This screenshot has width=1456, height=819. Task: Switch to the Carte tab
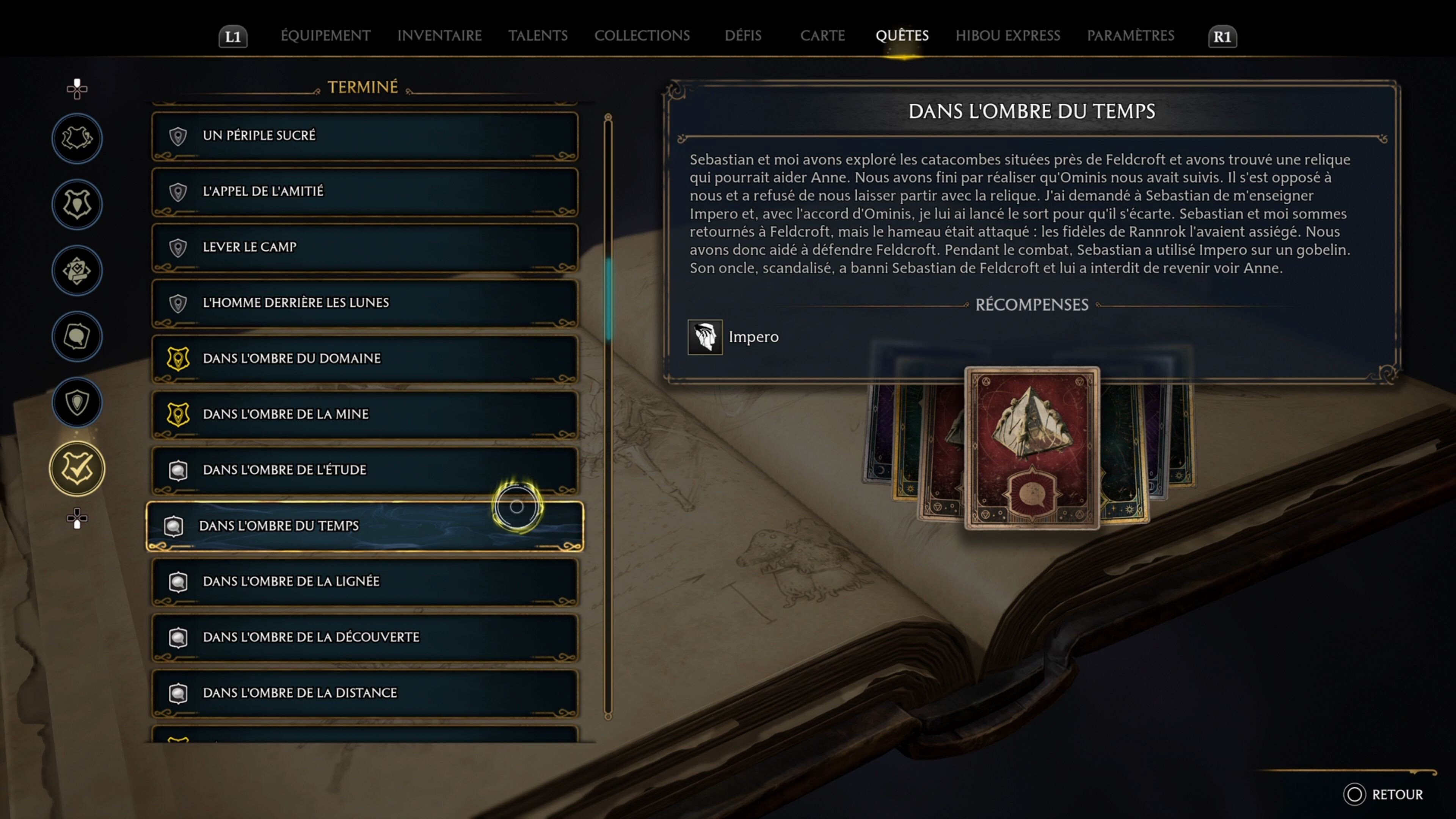click(x=822, y=36)
